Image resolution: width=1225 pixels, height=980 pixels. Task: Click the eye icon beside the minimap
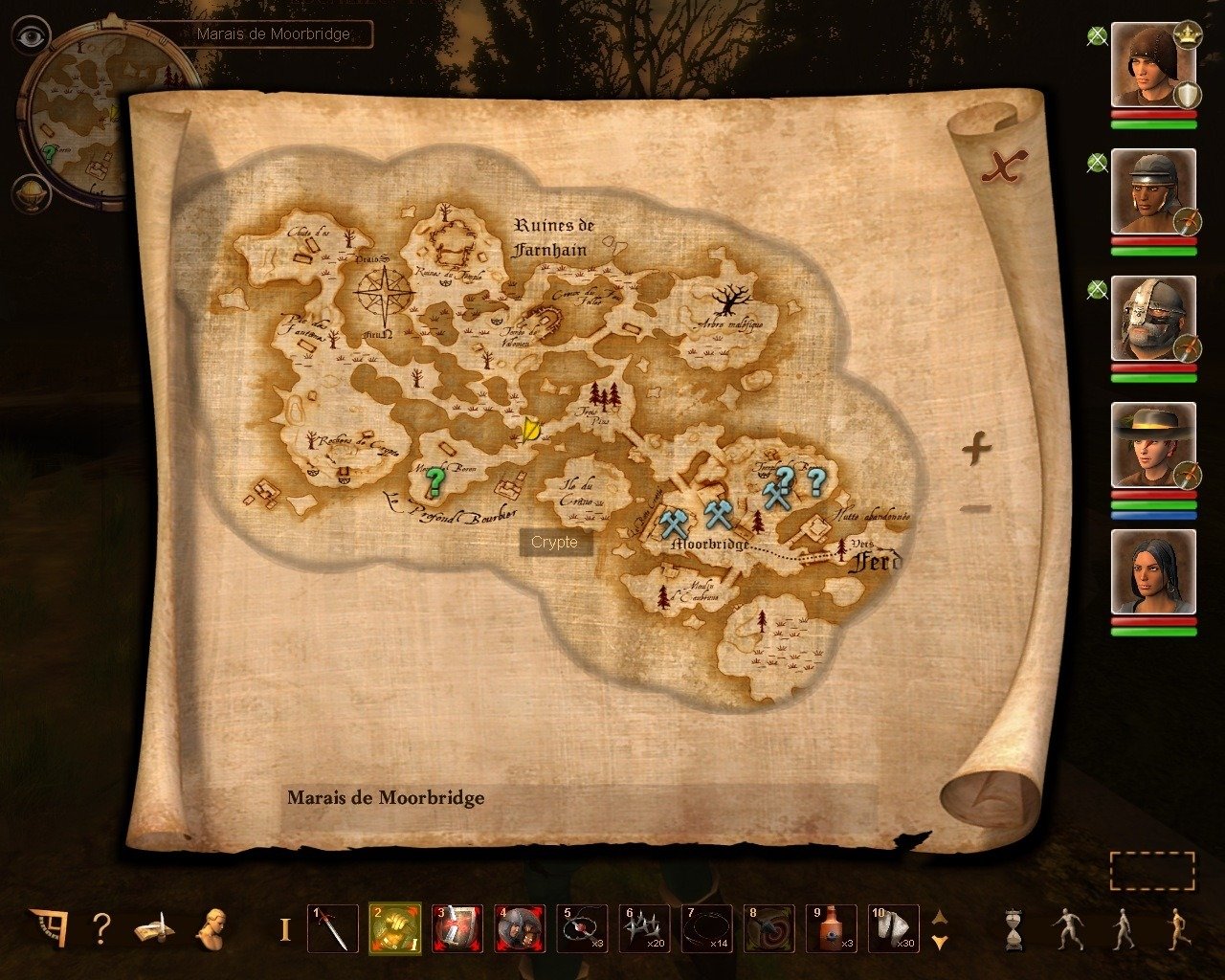tap(32, 37)
